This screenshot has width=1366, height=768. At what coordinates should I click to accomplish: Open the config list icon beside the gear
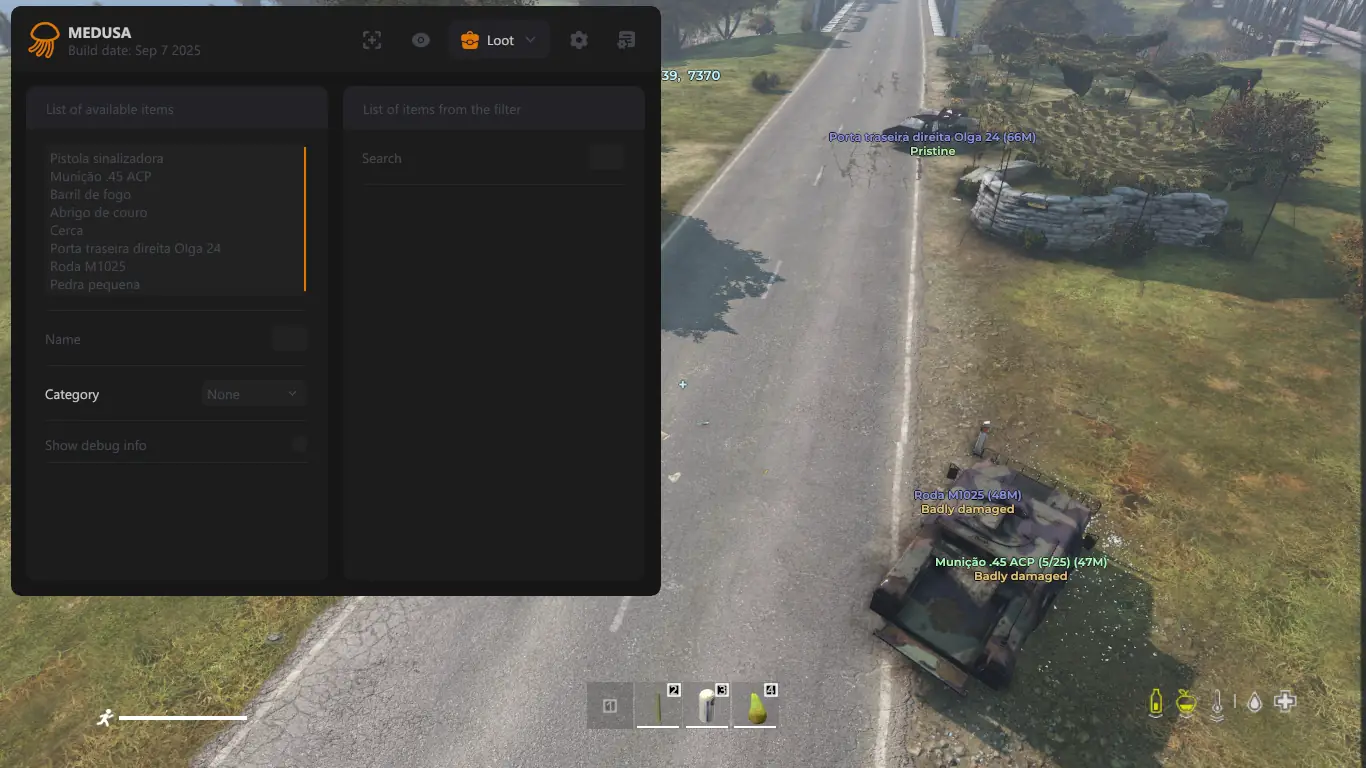pyautogui.click(x=627, y=40)
